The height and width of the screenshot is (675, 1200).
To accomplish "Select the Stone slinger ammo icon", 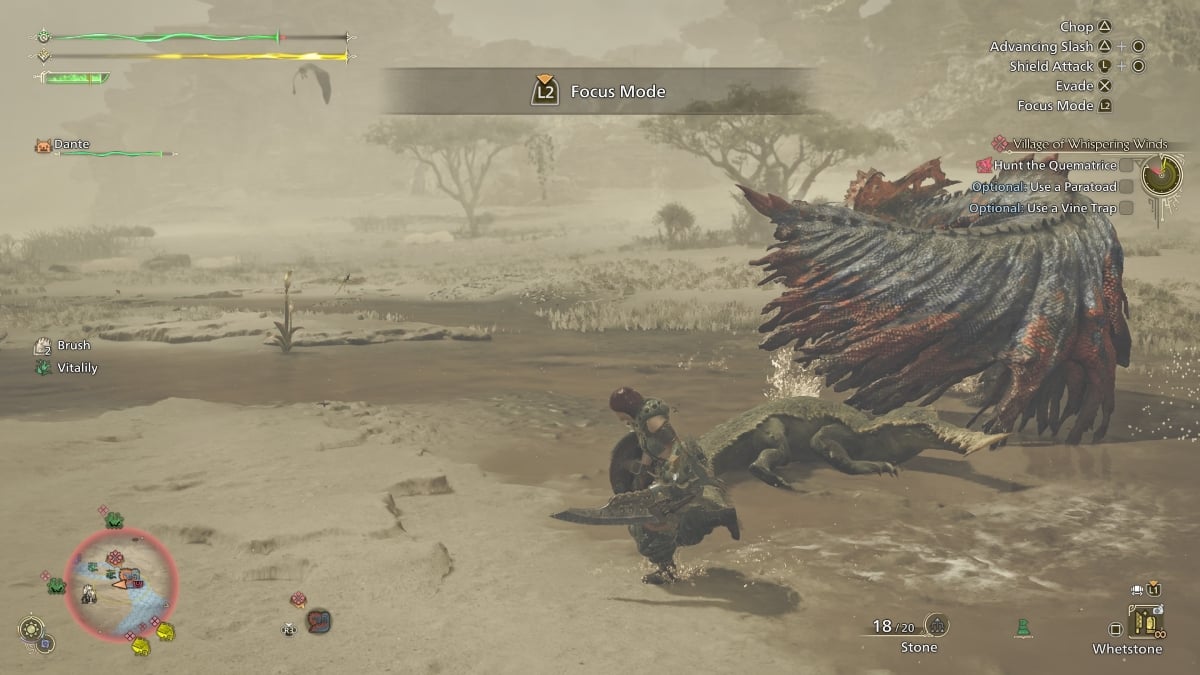I will (937, 626).
